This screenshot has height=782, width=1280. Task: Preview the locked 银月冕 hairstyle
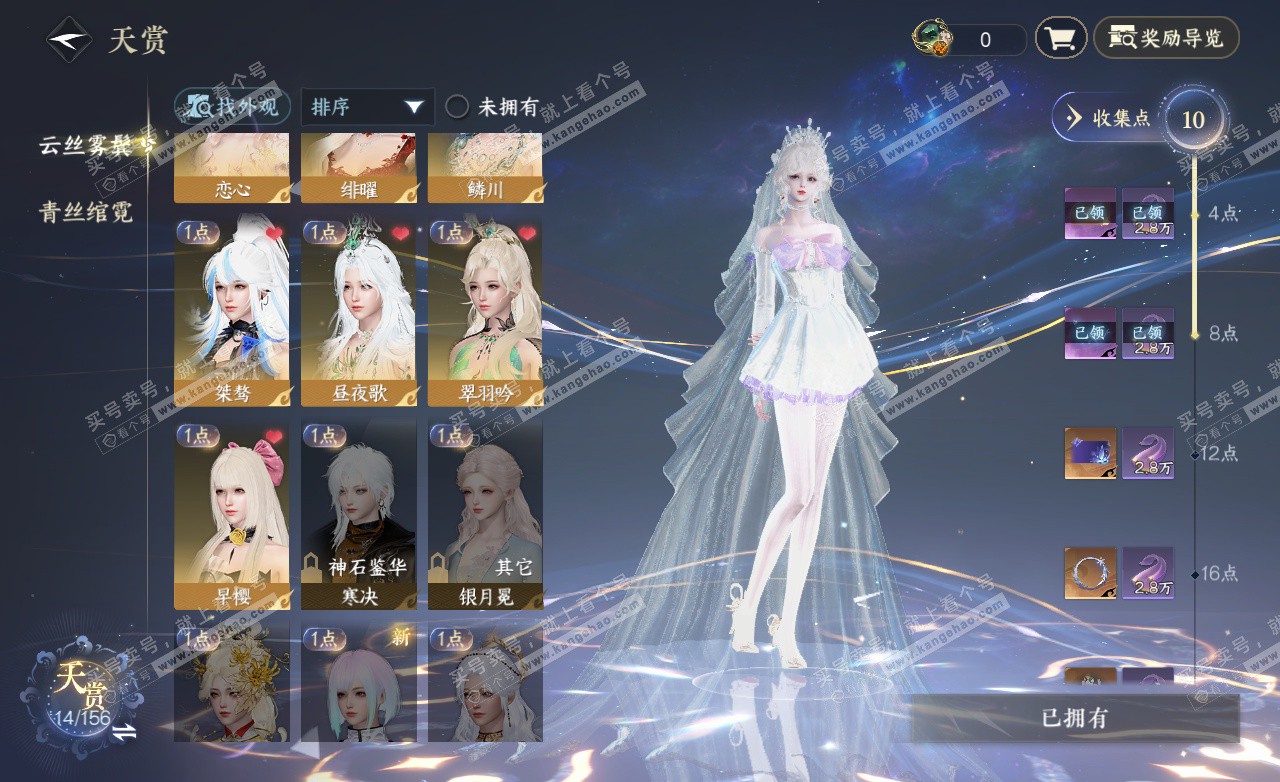pyautogui.click(x=485, y=515)
